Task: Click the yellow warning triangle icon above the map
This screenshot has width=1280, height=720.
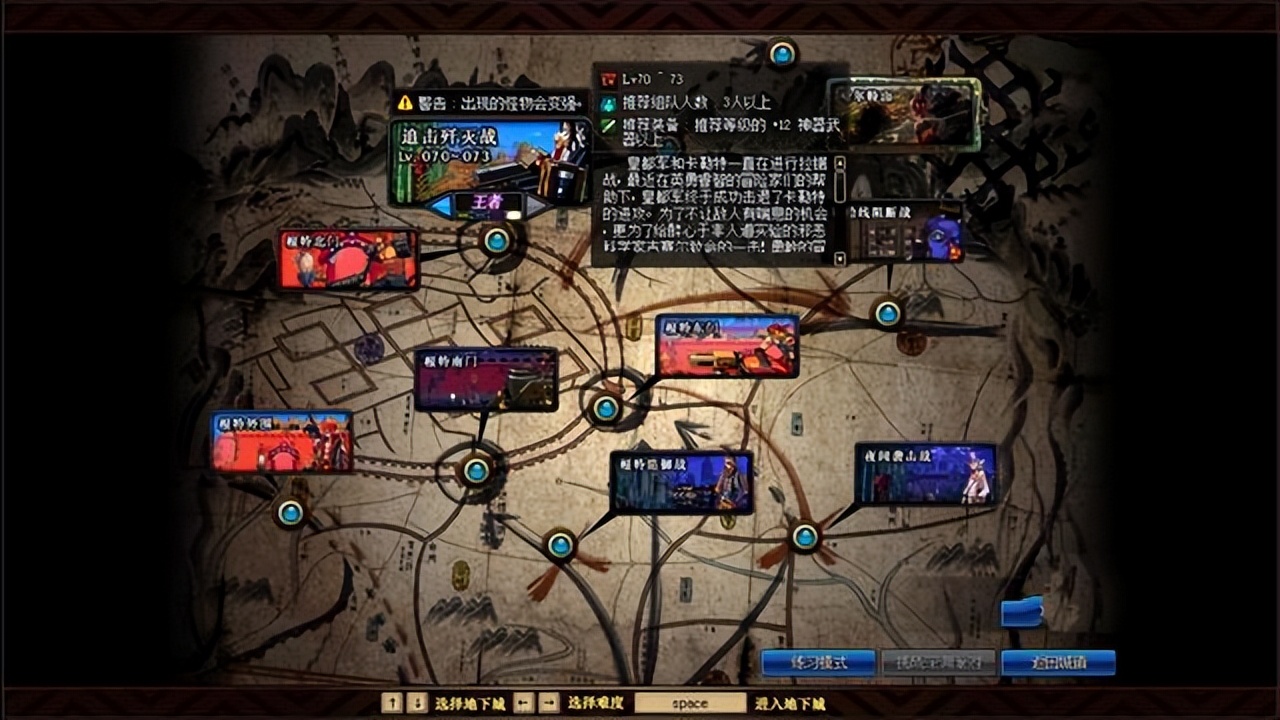Action: [x=405, y=103]
